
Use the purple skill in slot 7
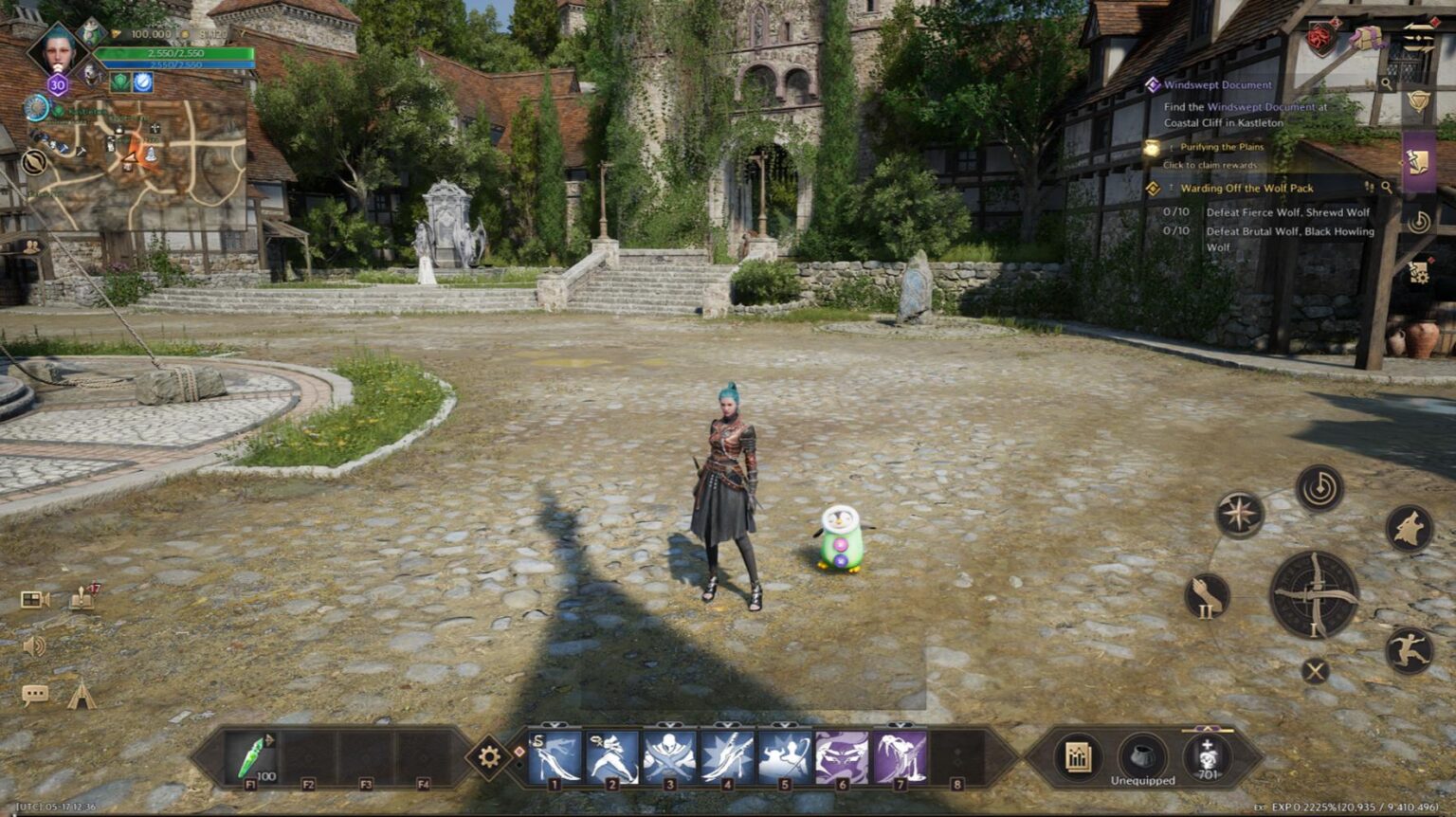pos(900,756)
